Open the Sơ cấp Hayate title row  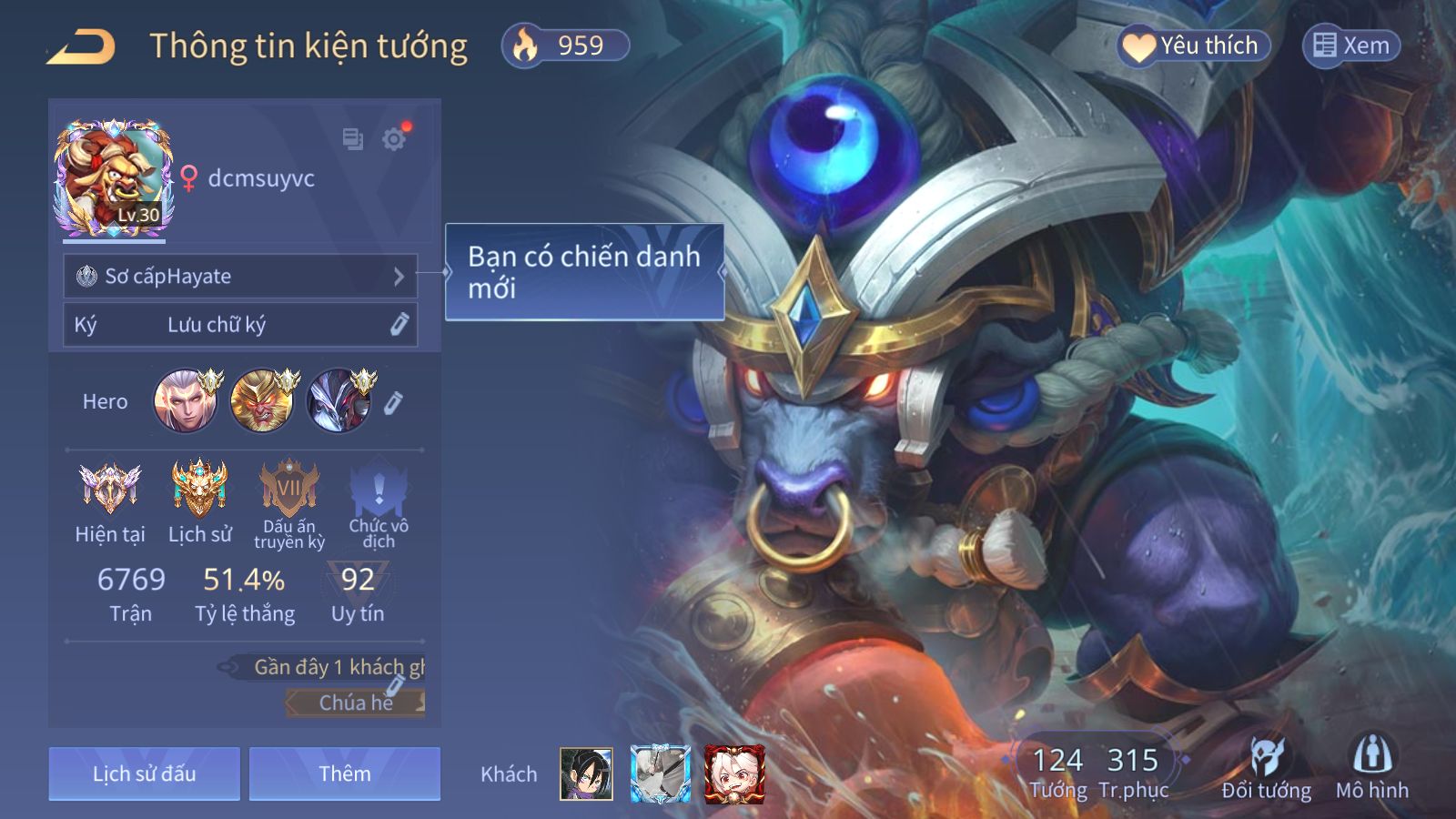(x=240, y=276)
